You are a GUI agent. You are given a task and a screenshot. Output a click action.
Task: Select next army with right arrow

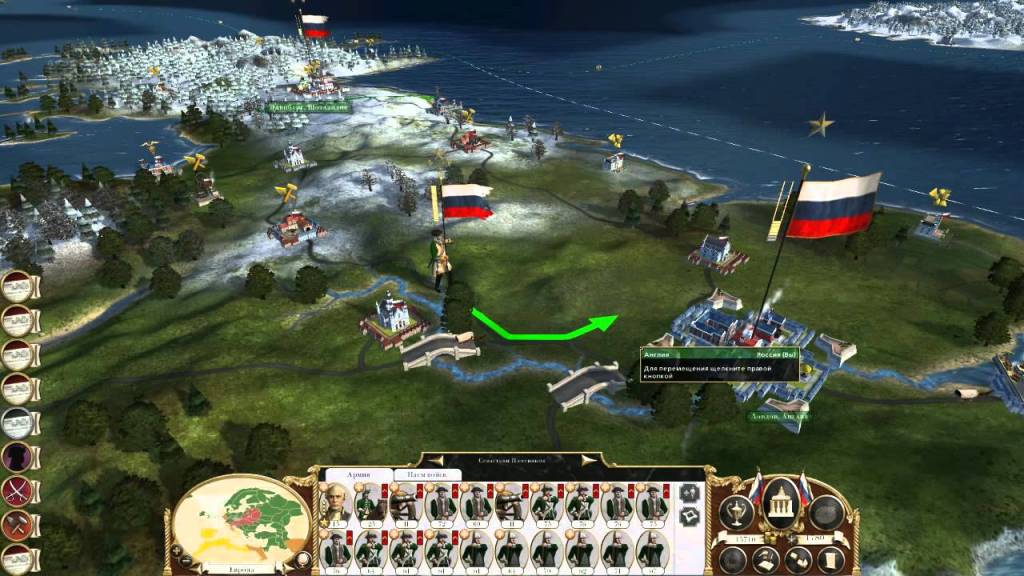click(x=589, y=460)
